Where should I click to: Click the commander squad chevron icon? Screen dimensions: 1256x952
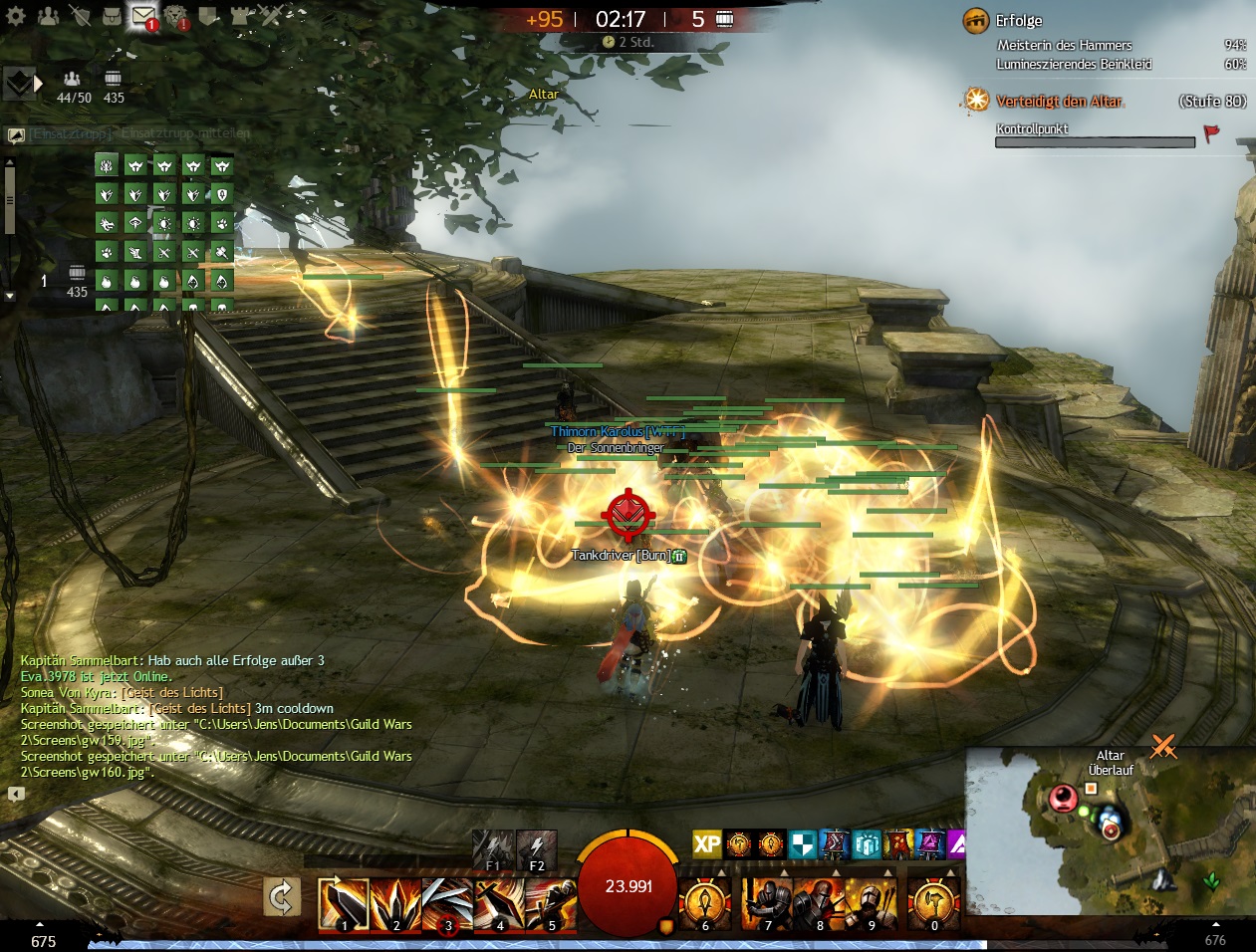(x=20, y=85)
